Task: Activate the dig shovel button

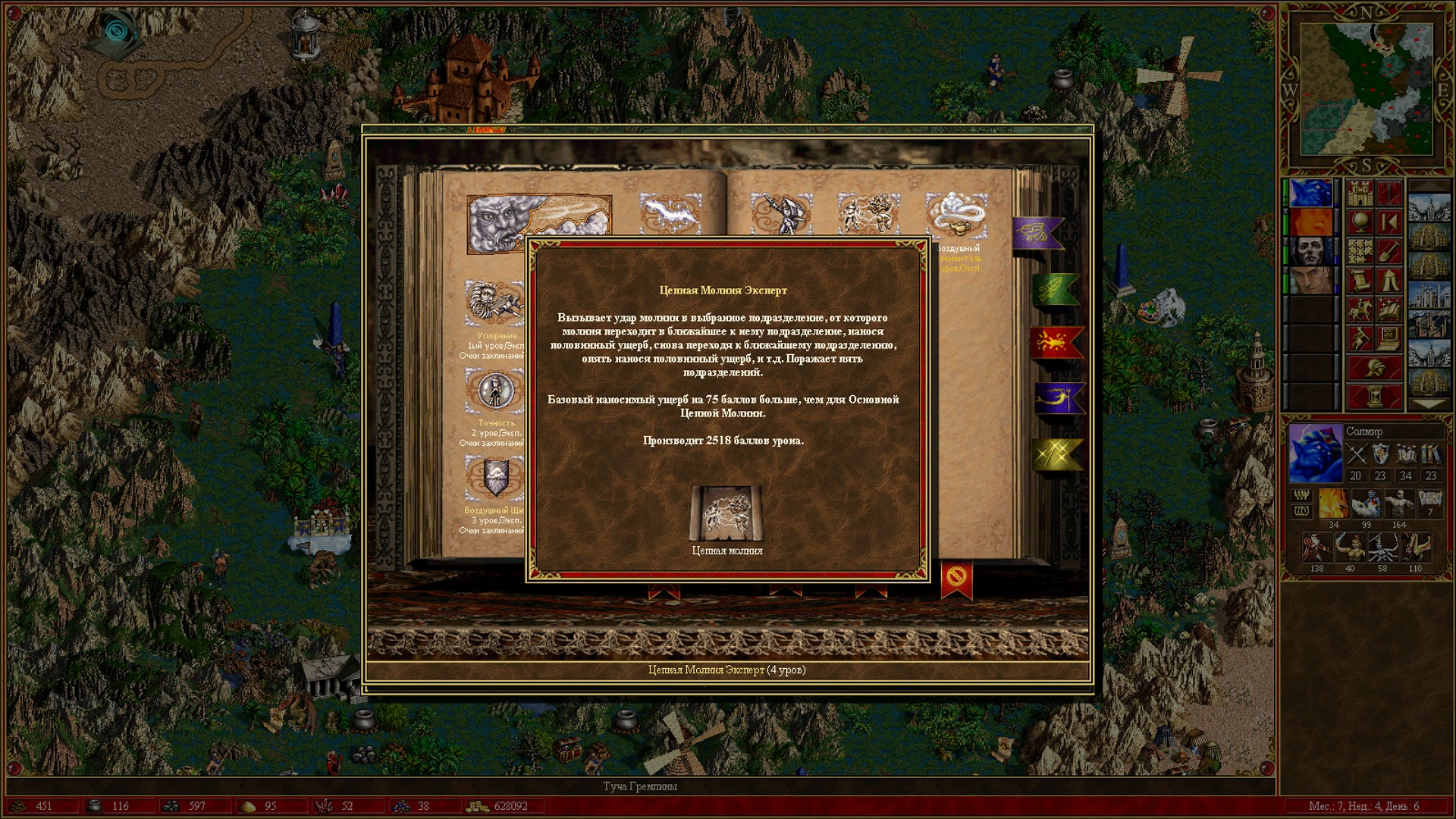Action: click(x=1389, y=251)
